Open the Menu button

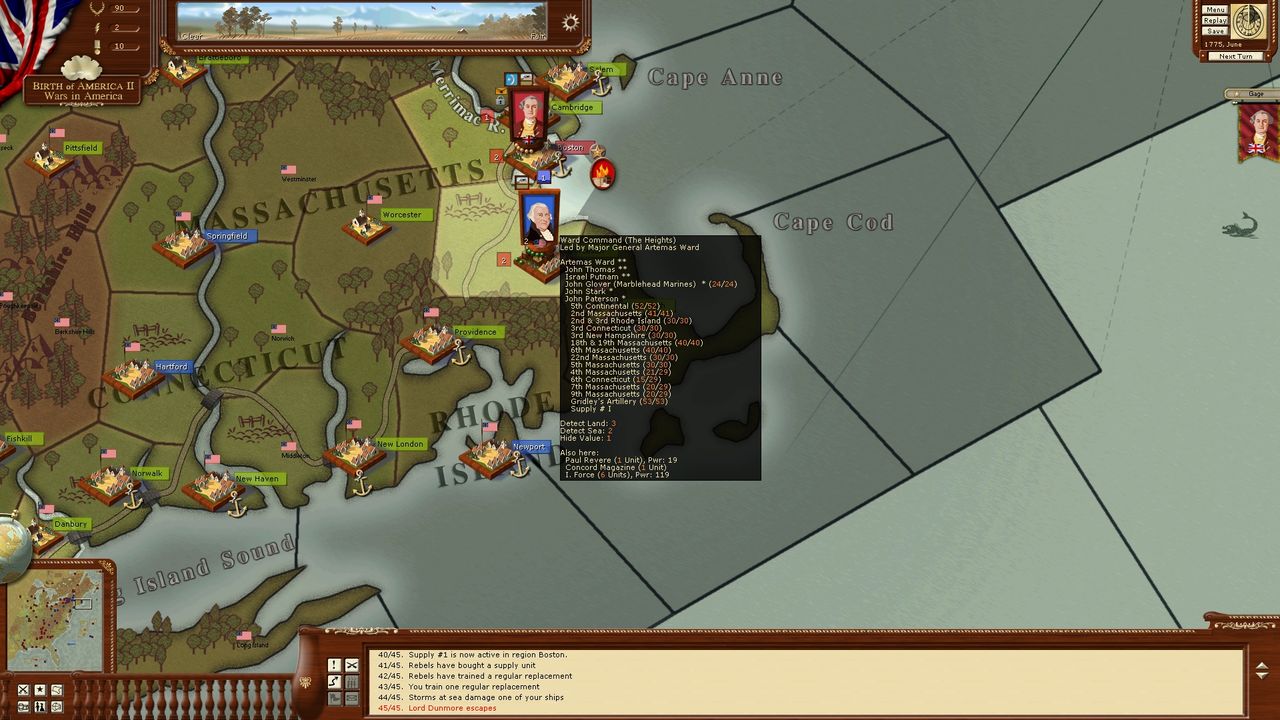tap(1215, 10)
